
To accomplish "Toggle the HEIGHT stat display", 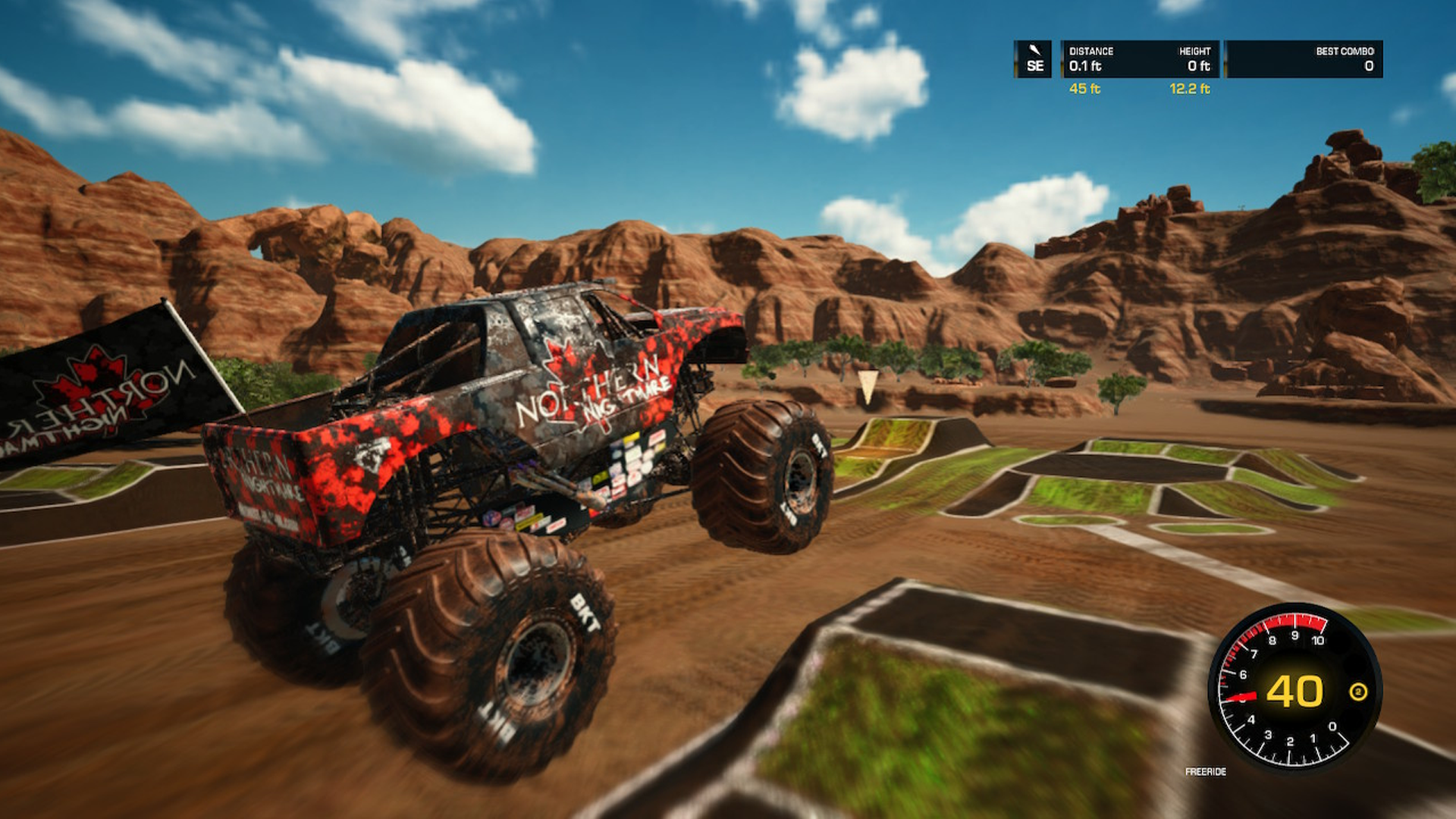I will point(1196,59).
